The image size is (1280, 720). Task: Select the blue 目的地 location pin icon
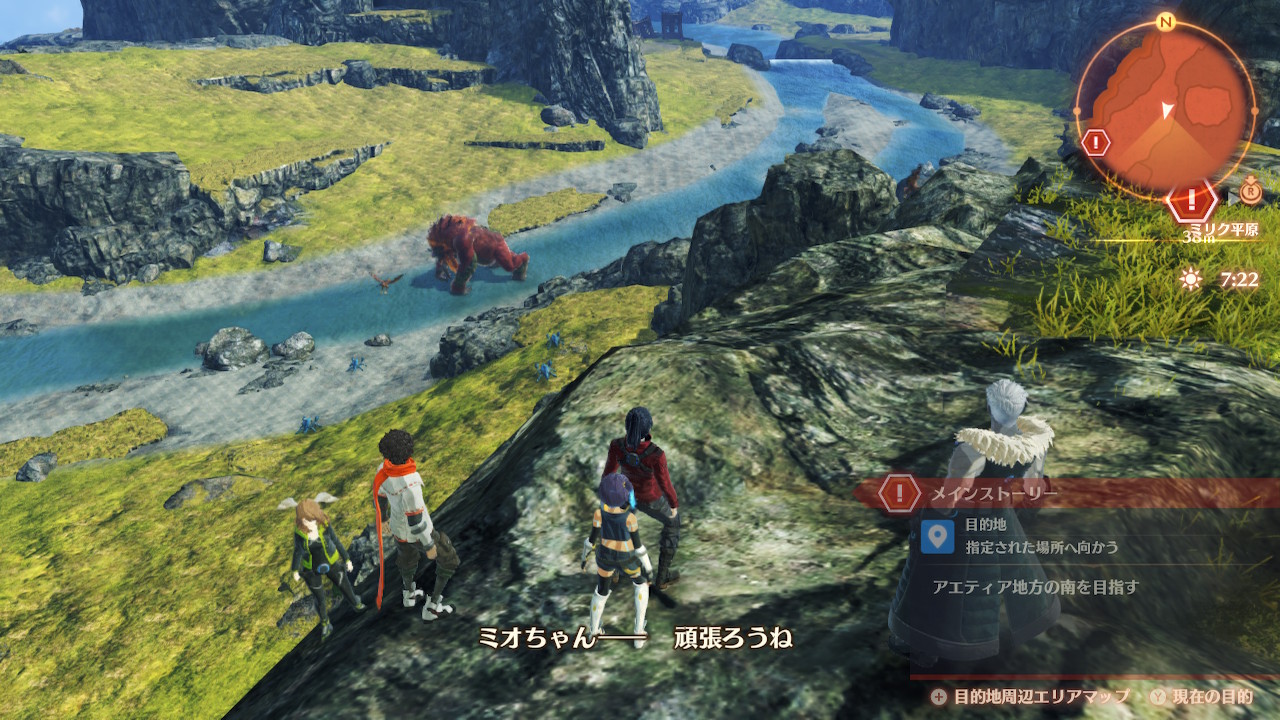tap(937, 537)
